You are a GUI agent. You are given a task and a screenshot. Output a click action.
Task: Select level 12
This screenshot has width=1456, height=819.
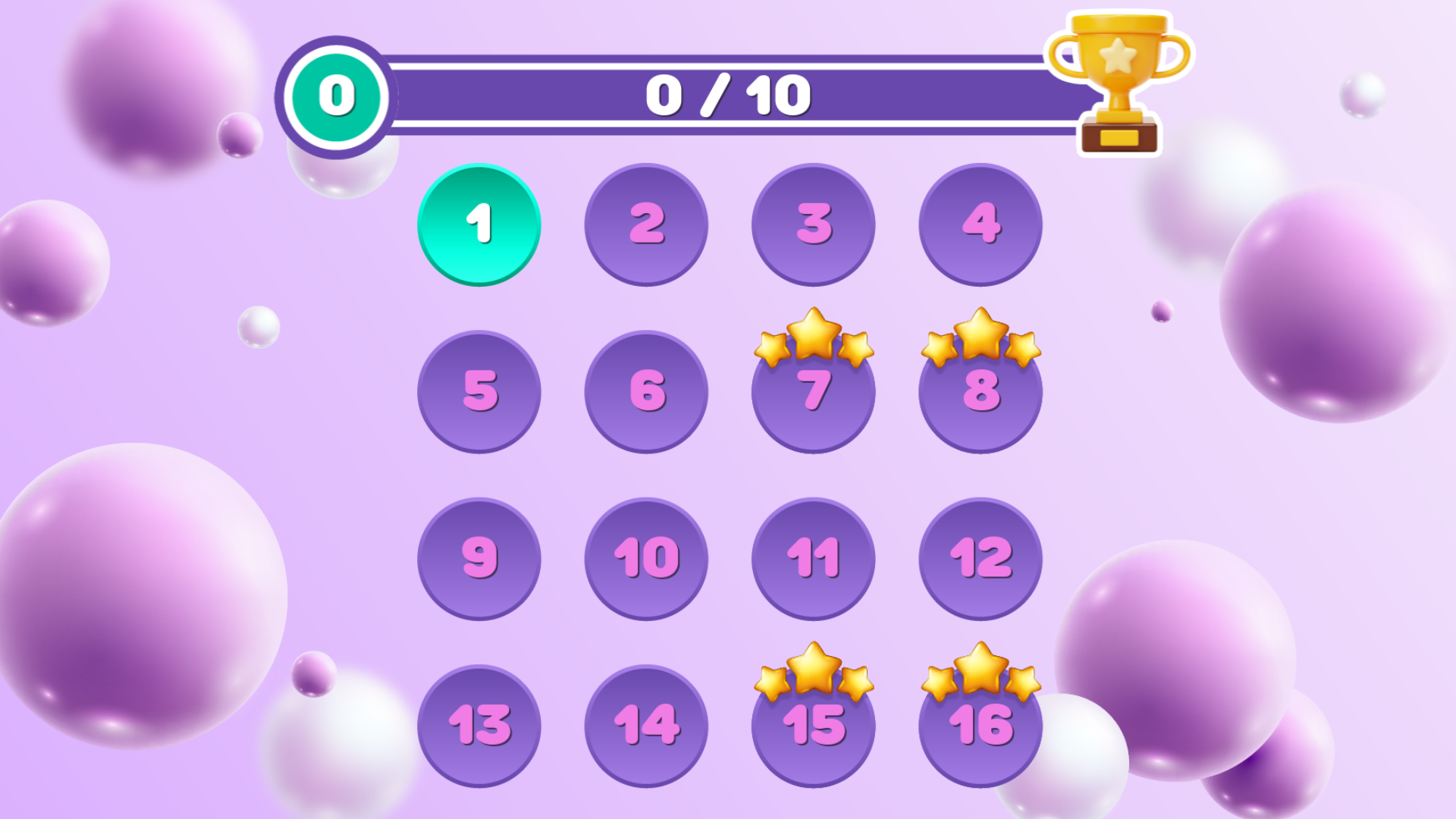[980, 560]
